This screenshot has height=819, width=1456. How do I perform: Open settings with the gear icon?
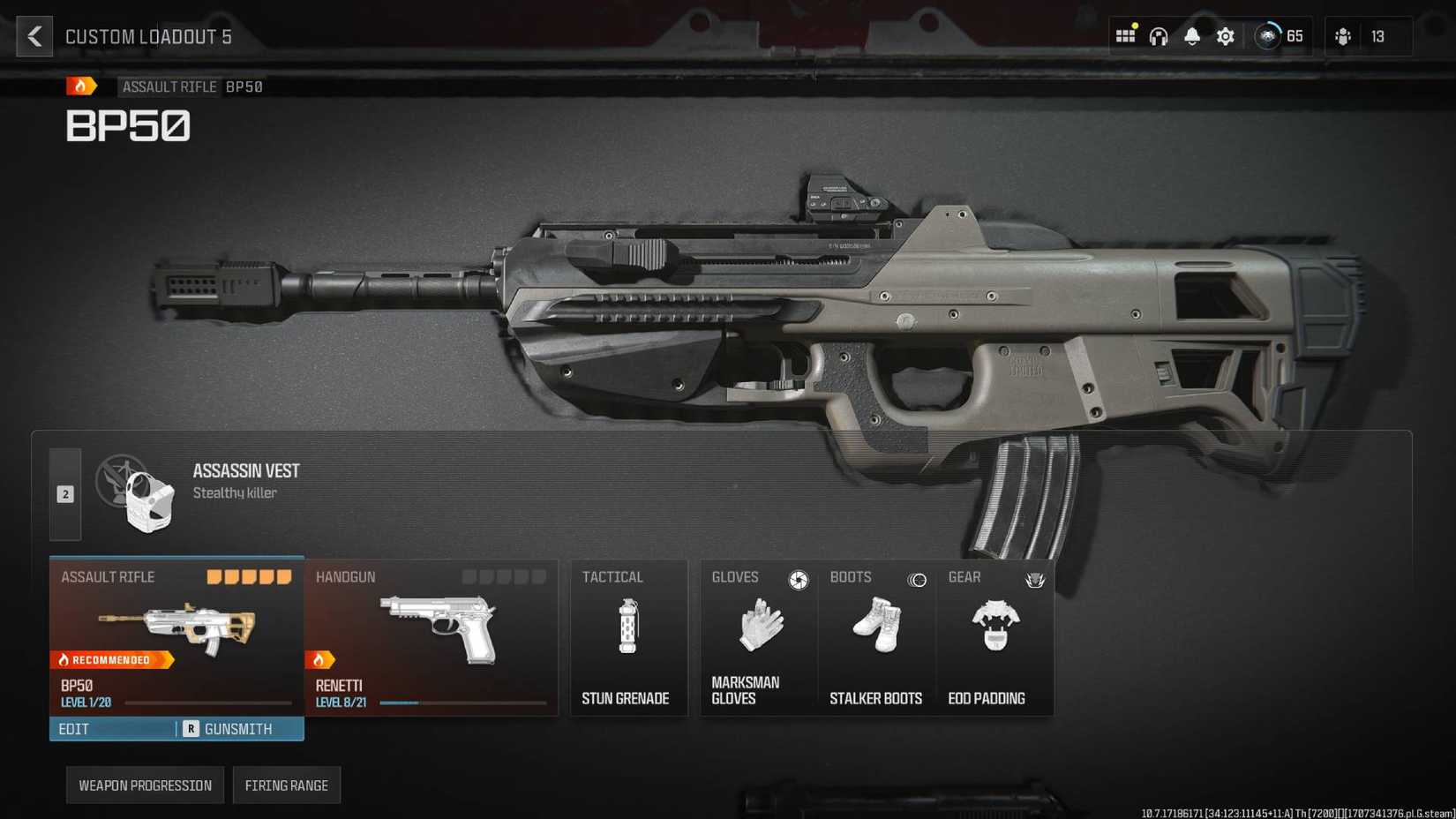point(1225,35)
